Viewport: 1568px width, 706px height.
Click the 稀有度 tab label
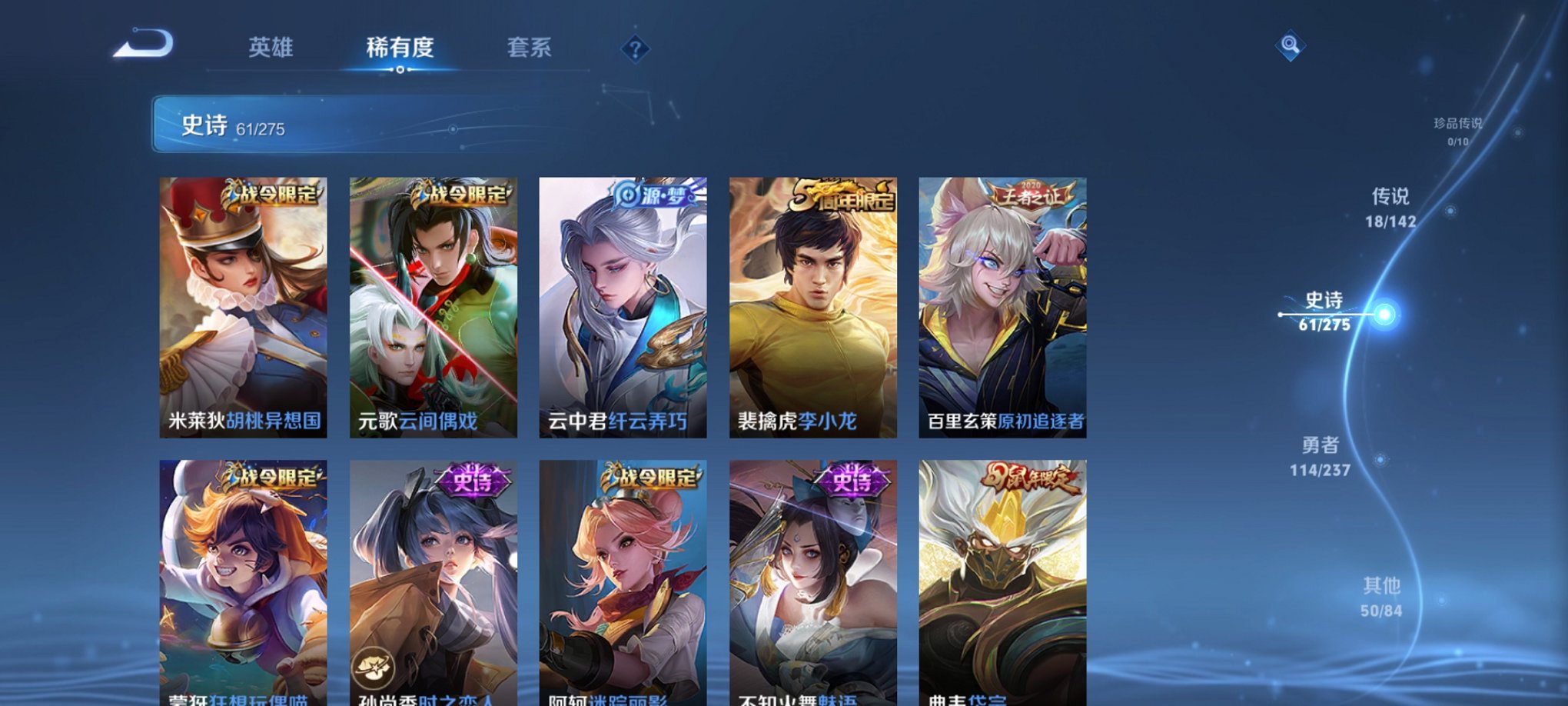(400, 48)
